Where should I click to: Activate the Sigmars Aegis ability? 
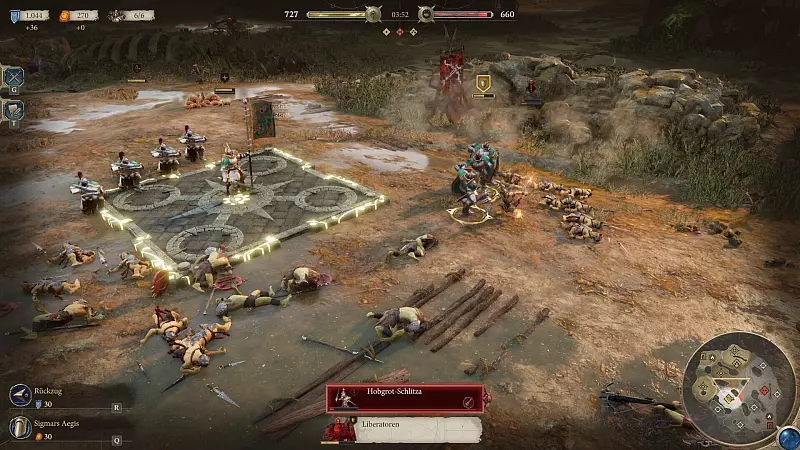pyautogui.click(x=20, y=427)
